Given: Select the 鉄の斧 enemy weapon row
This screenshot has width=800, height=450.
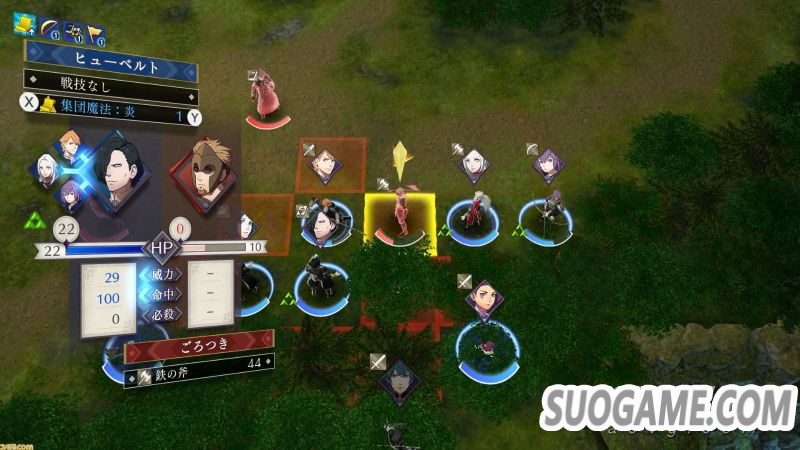Looking at the screenshot, I should (198, 376).
